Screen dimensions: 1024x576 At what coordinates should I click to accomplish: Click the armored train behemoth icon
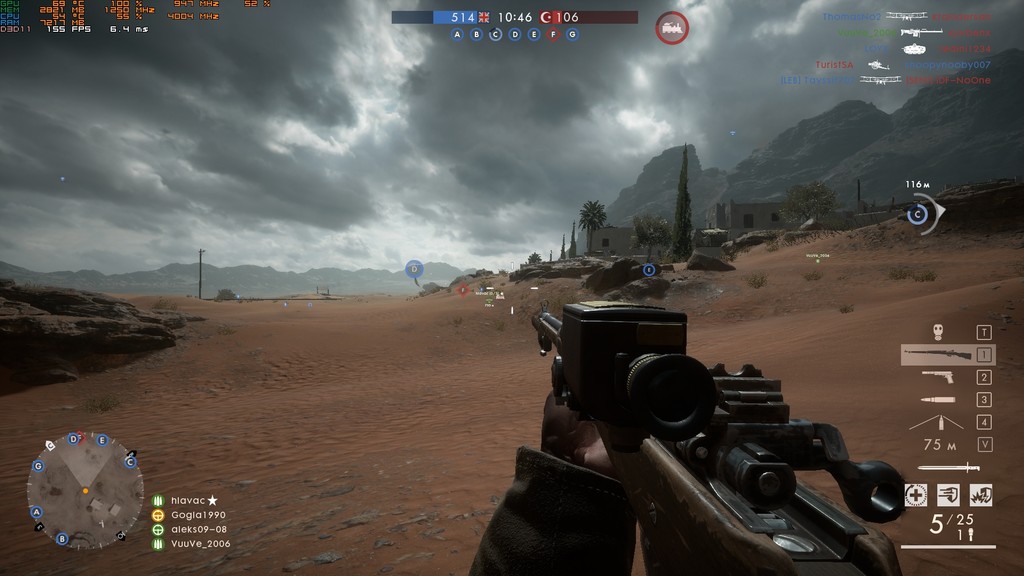pyautogui.click(x=672, y=27)
